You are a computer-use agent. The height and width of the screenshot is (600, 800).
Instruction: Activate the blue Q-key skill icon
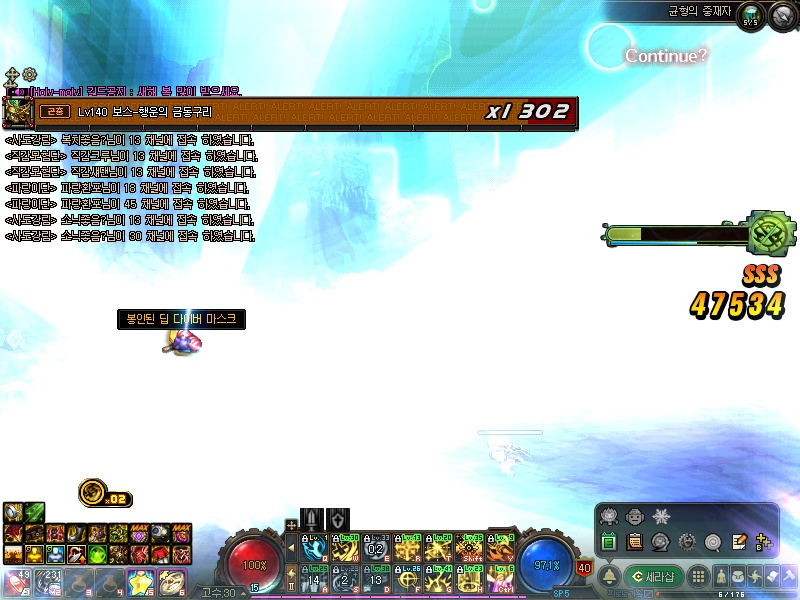tap(313, 548)
